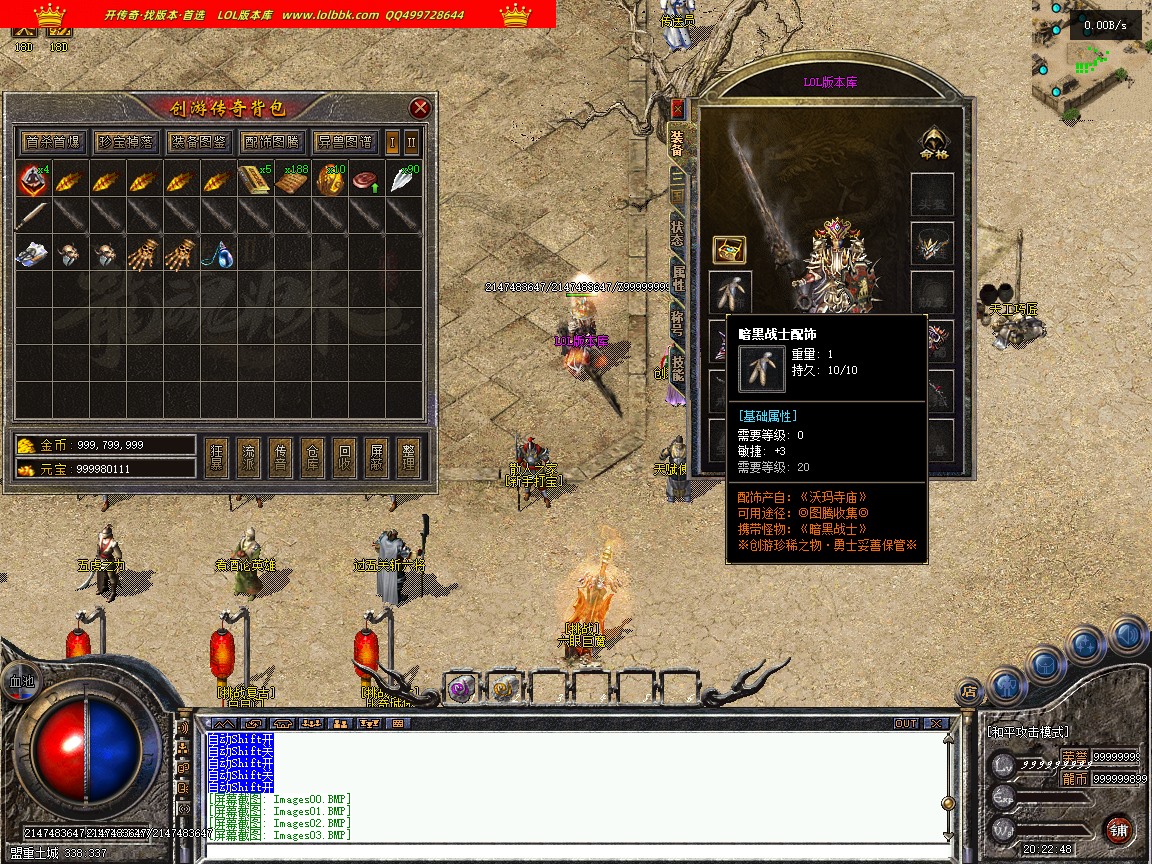Open the minimap
Screen dimensions: 1152x864
(x=1090, y=60)
